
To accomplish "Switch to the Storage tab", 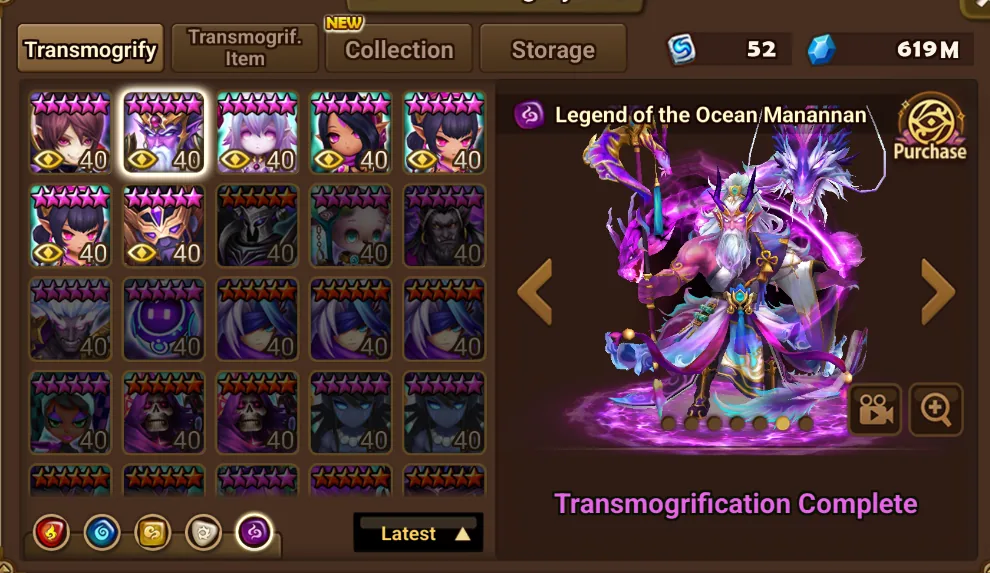I will (553, 49).
